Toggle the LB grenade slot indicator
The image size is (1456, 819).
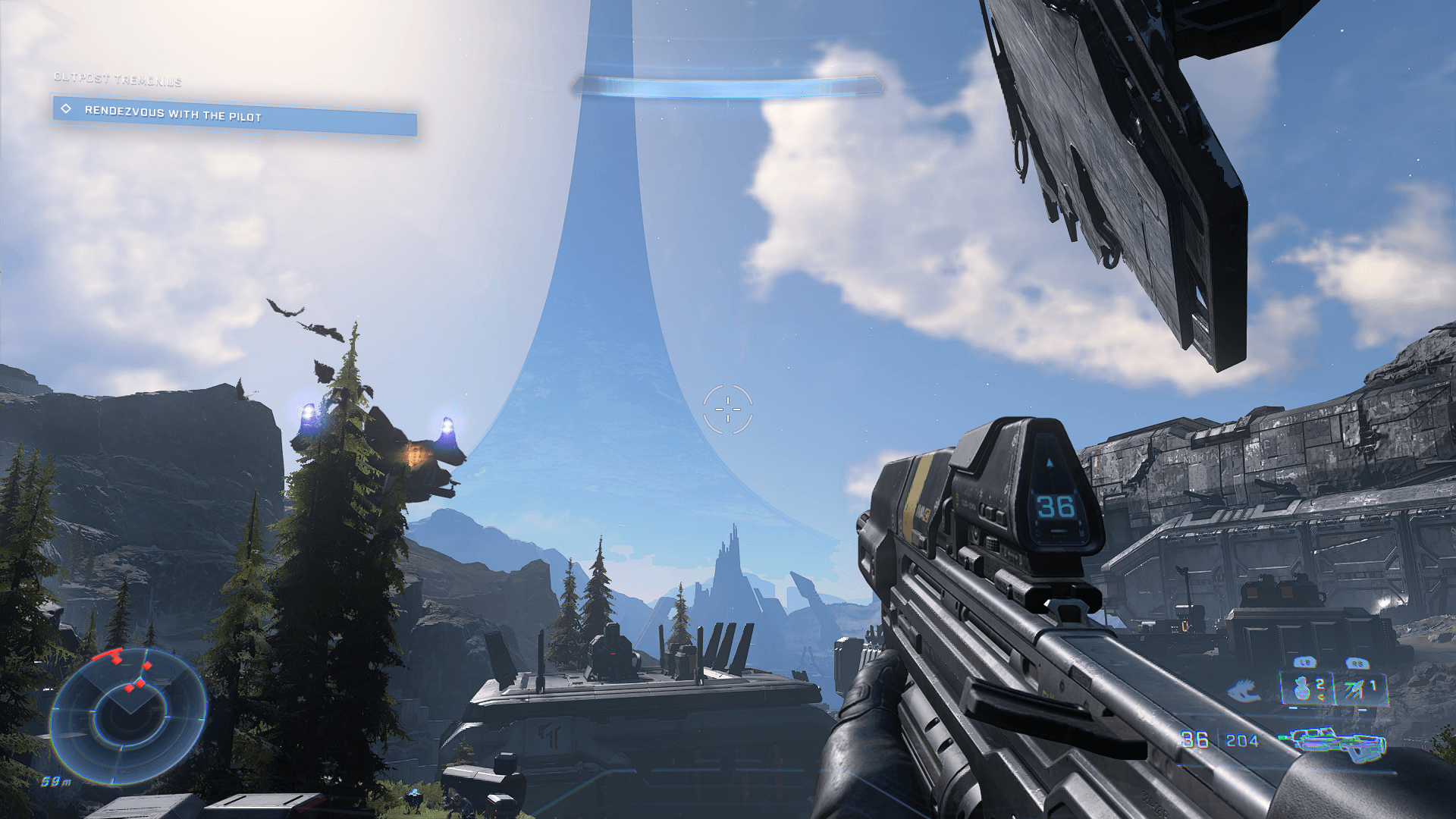coord(1304,663)
